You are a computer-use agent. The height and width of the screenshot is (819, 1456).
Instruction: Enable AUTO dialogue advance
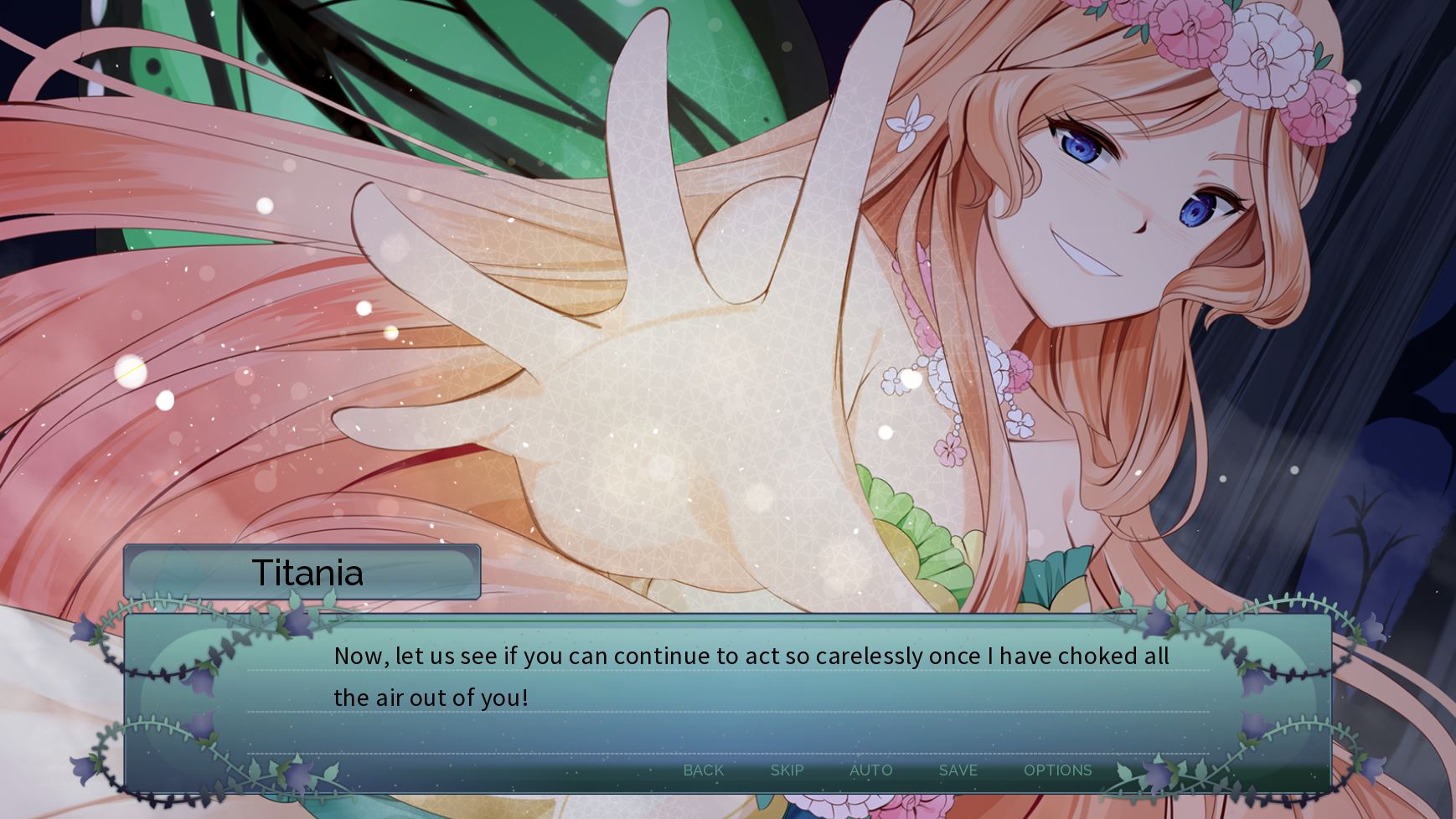870,770
